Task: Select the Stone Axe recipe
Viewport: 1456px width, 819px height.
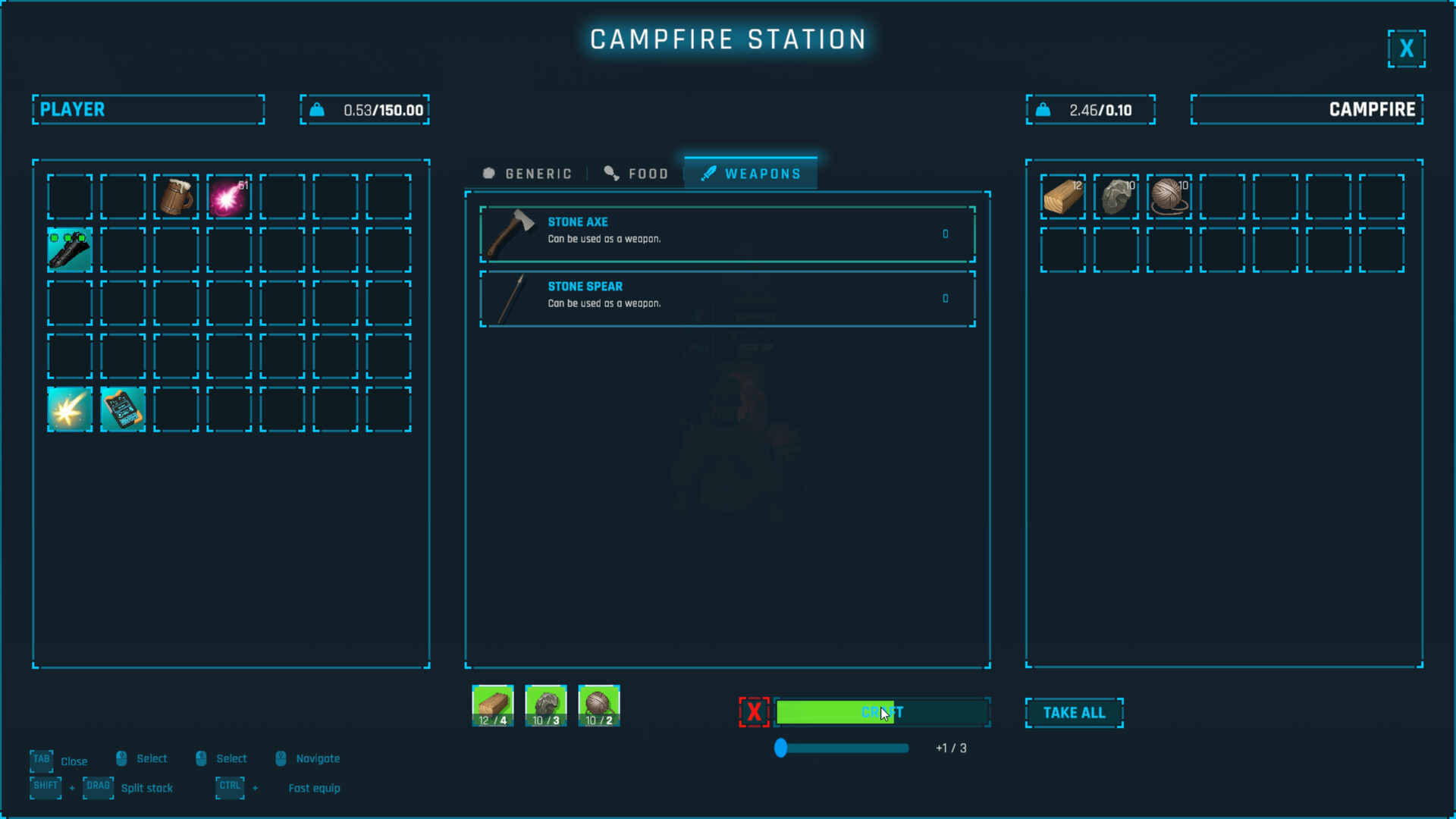Action: point(726,234)
